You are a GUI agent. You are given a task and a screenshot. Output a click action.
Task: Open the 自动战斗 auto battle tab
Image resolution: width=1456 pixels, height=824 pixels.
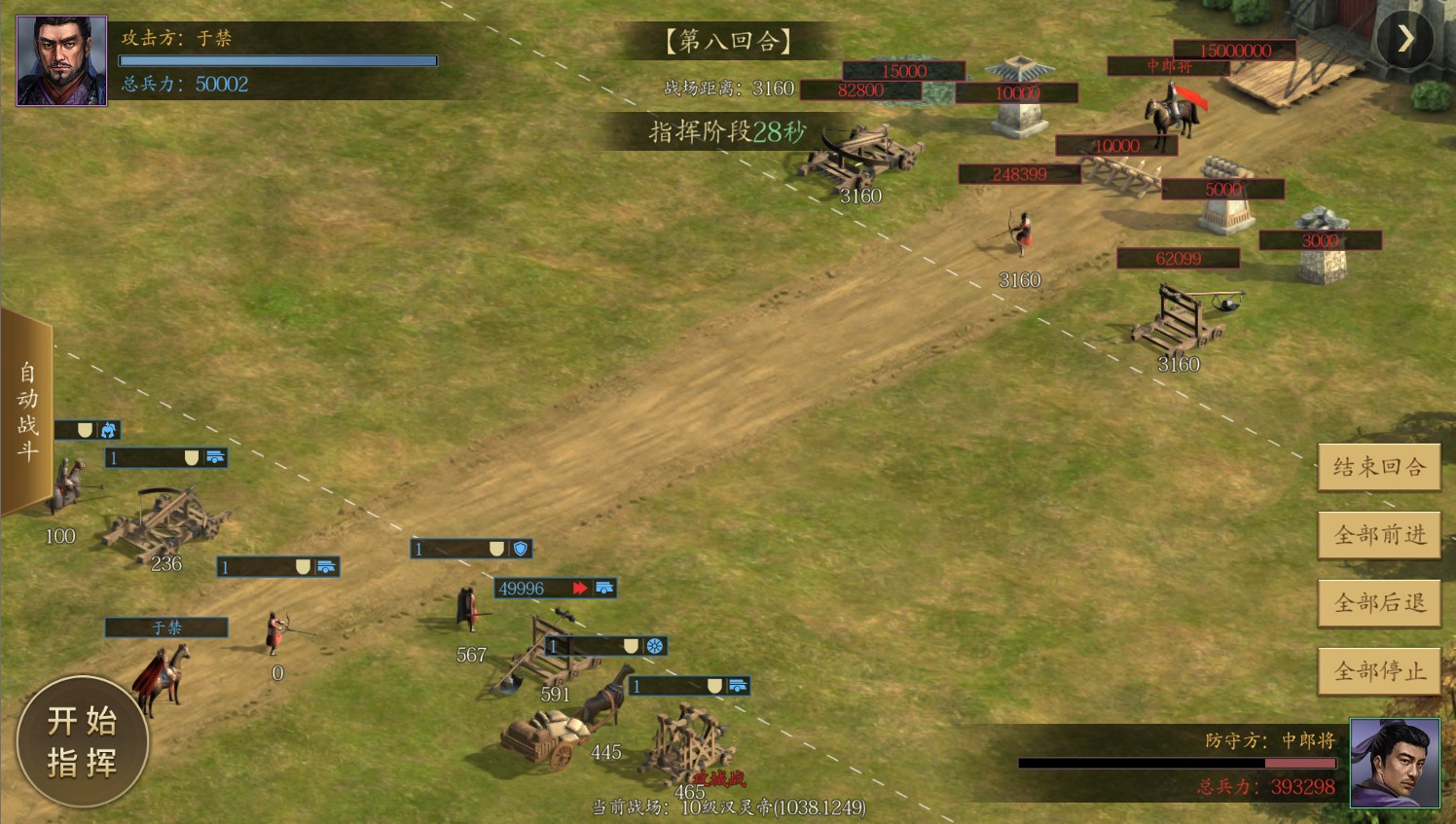26,411
